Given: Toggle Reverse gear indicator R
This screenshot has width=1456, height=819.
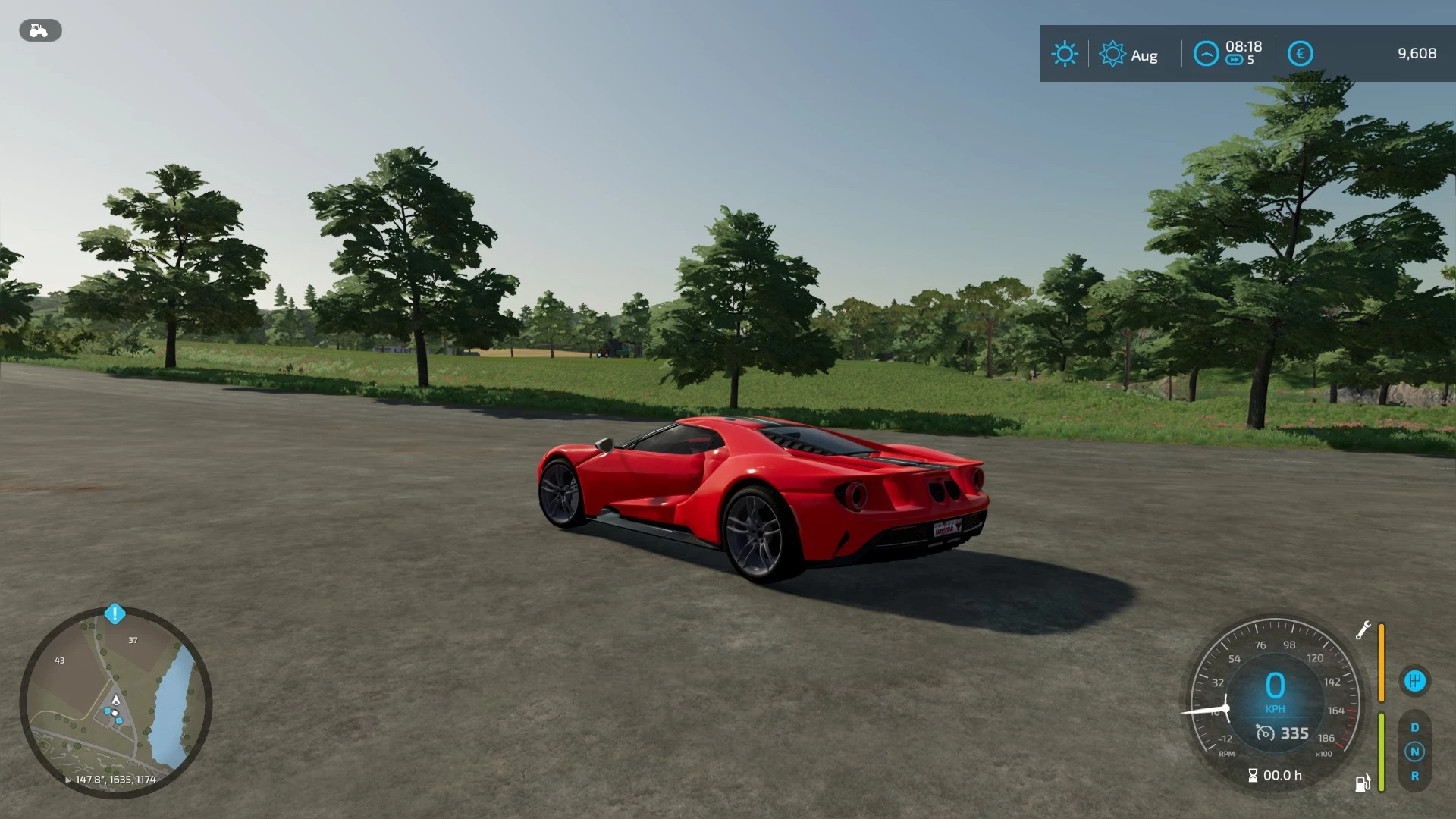Looking at the screenshot, I should [1414, 774].
